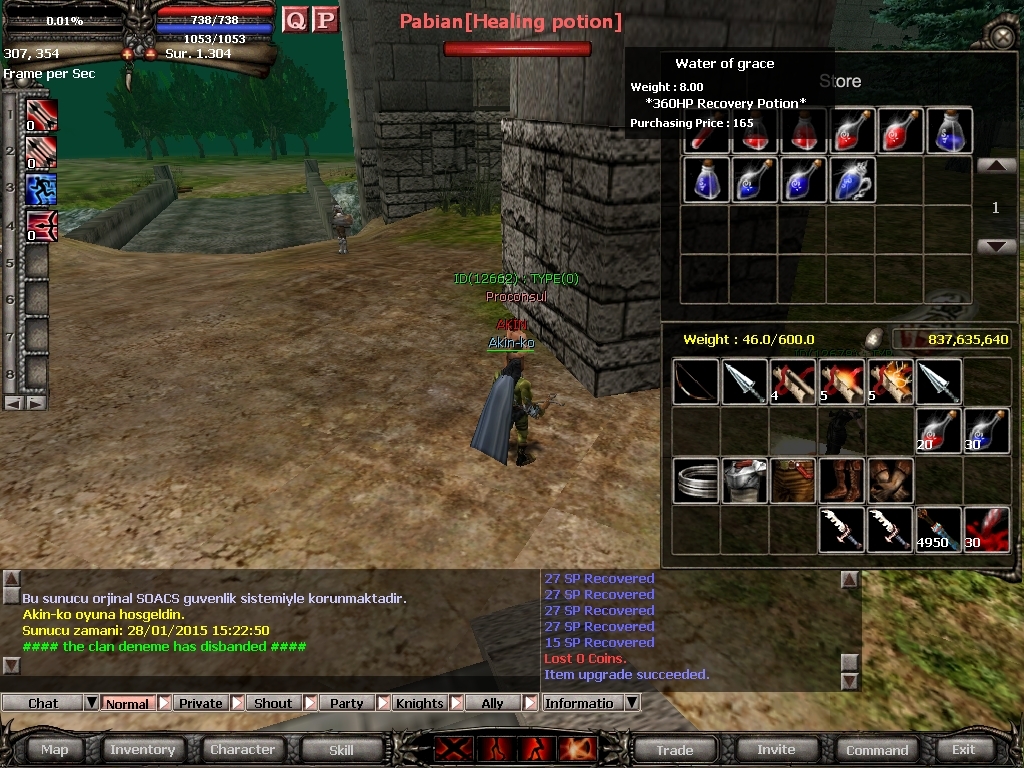Show the Character sheet
1024x768 pixels.
click(242, 749)
